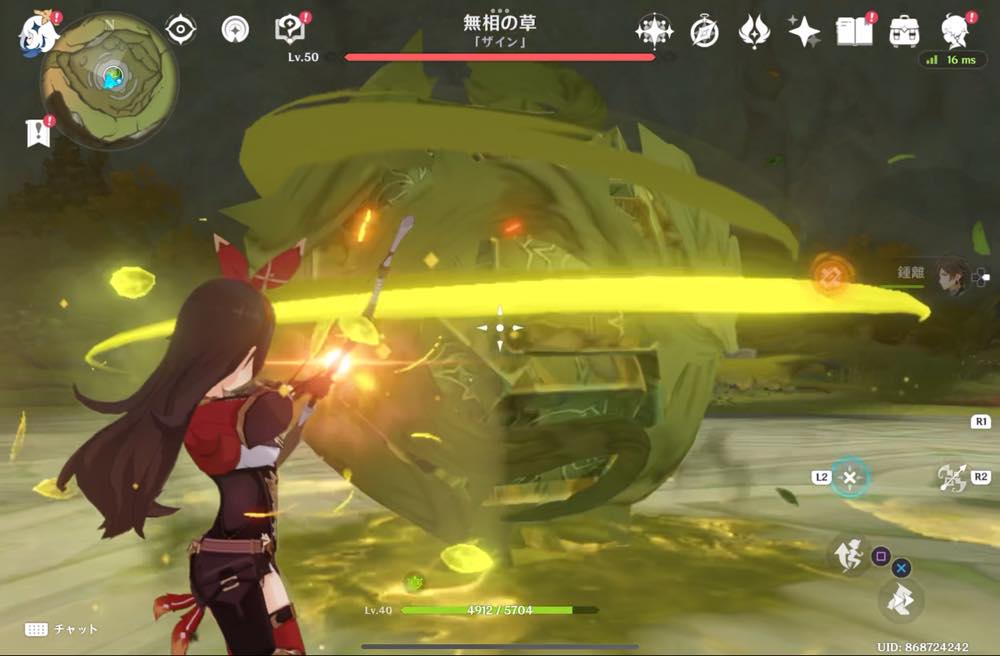
Task: Open the Paimon main menu
Action: point(37,33)
